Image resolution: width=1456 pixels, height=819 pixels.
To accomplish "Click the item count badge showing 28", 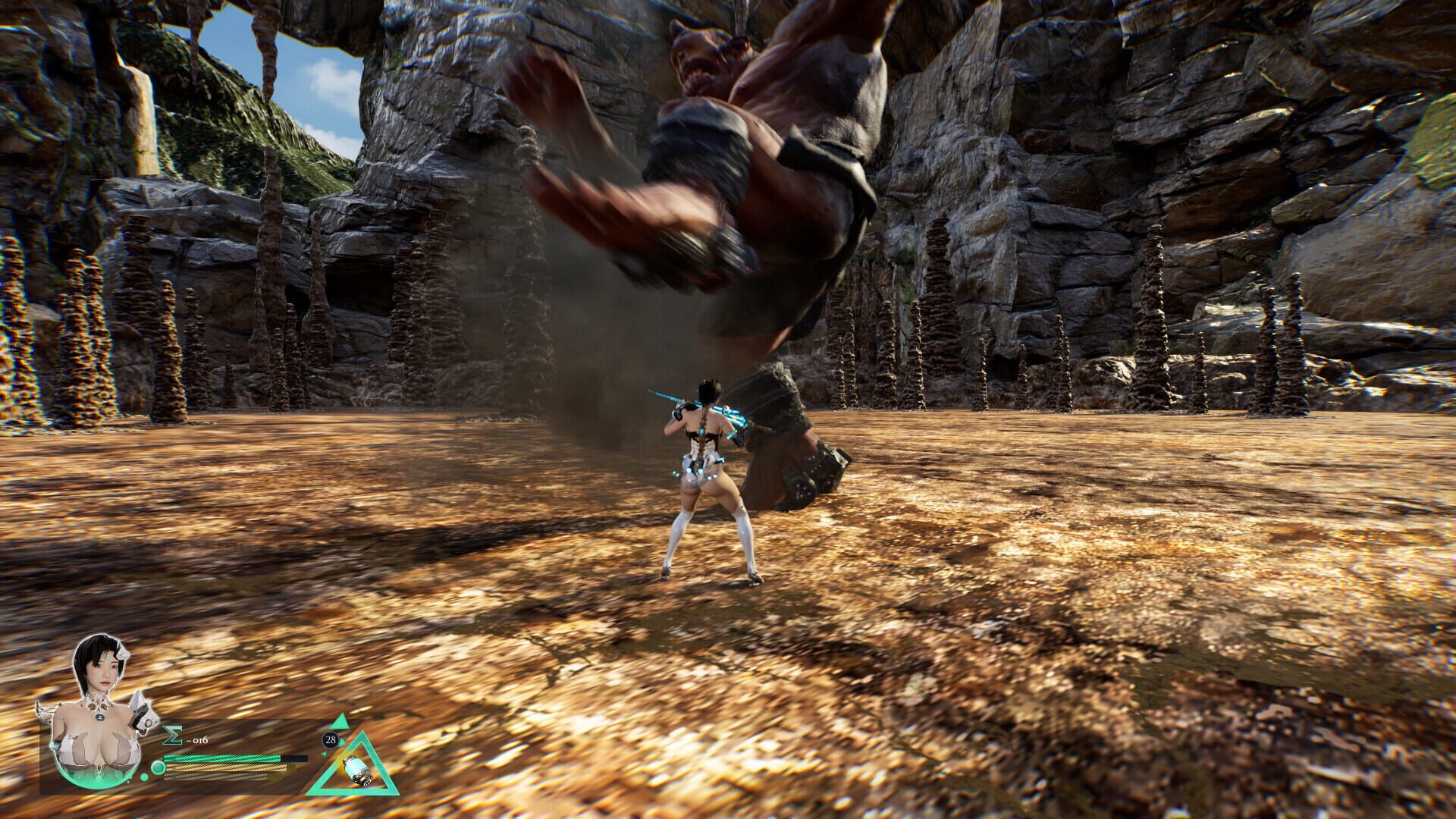I will point(330,739).
